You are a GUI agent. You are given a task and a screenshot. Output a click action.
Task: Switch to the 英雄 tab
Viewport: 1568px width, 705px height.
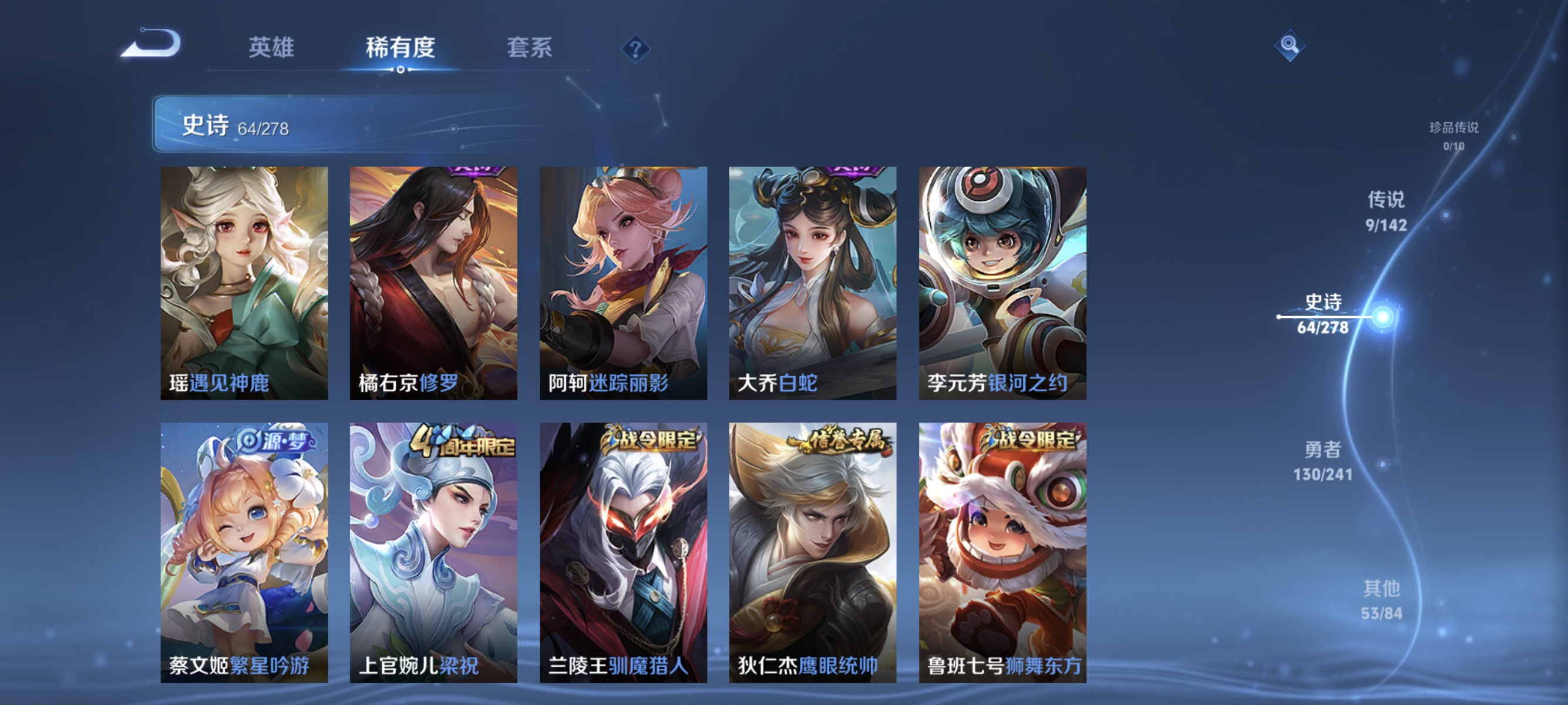coord(271,49)
